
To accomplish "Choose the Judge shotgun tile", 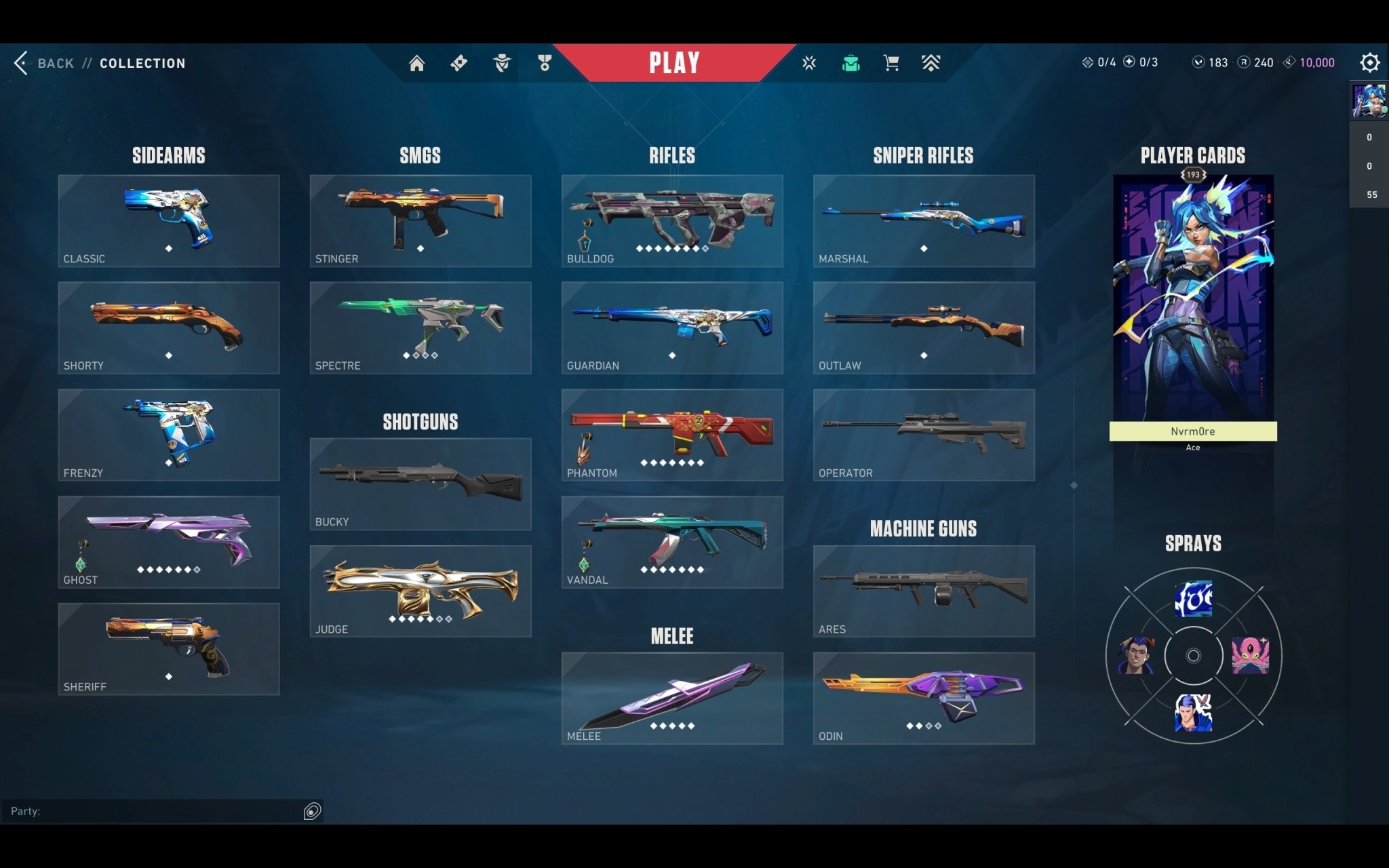I will pos(420,591).
